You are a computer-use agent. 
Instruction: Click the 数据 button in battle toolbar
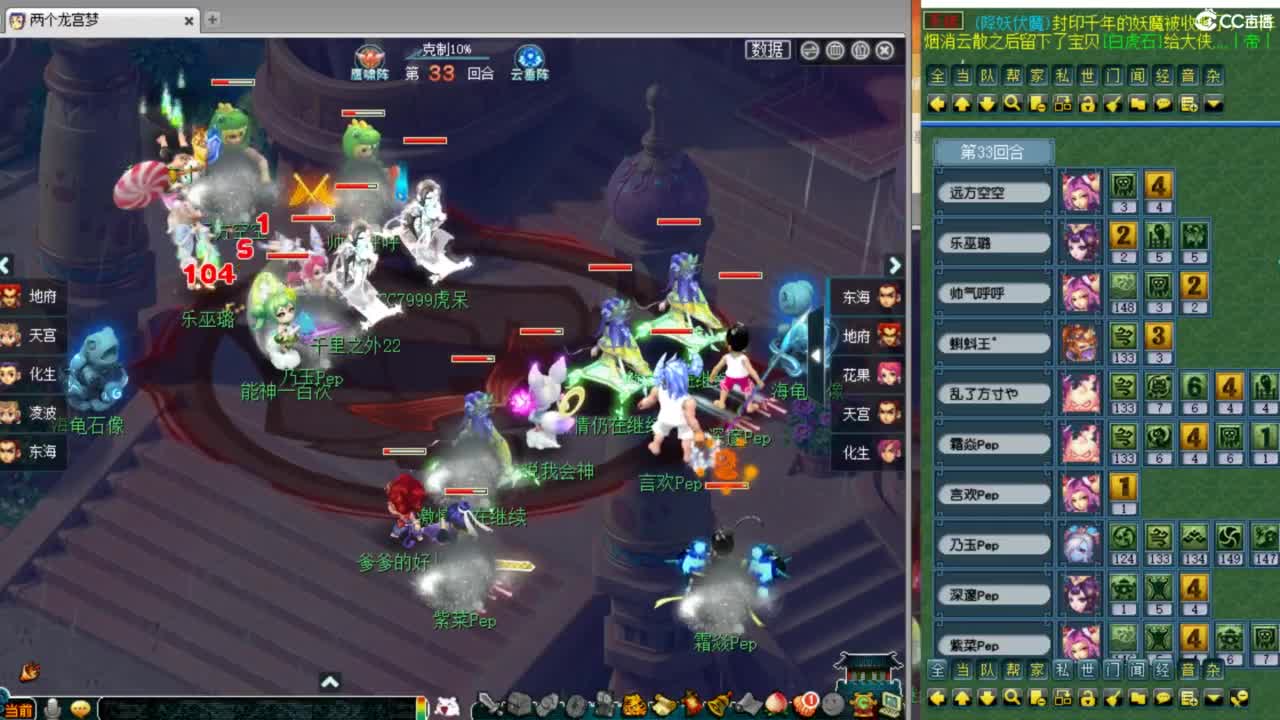point(769,49)
